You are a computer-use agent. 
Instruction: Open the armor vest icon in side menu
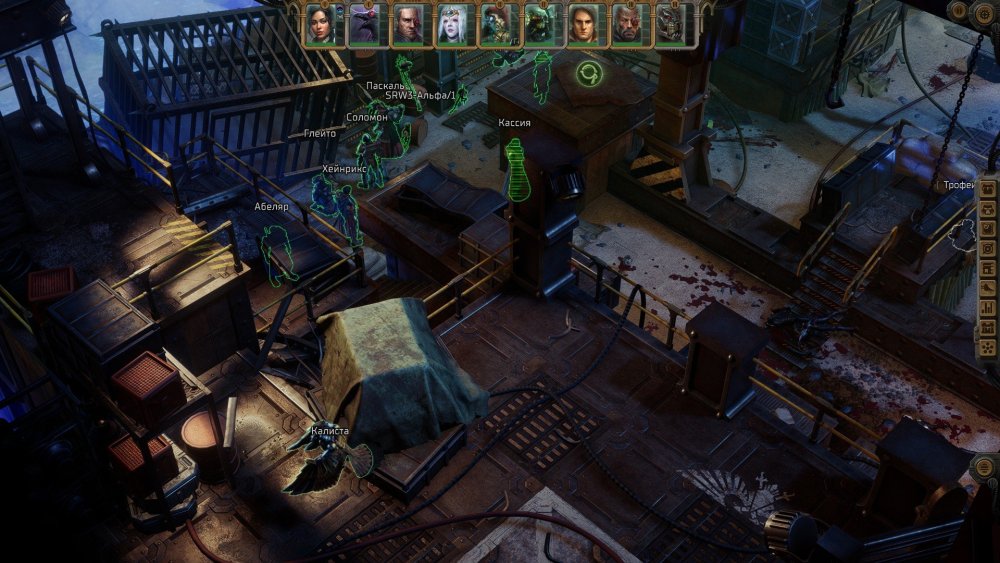point(988,210)
